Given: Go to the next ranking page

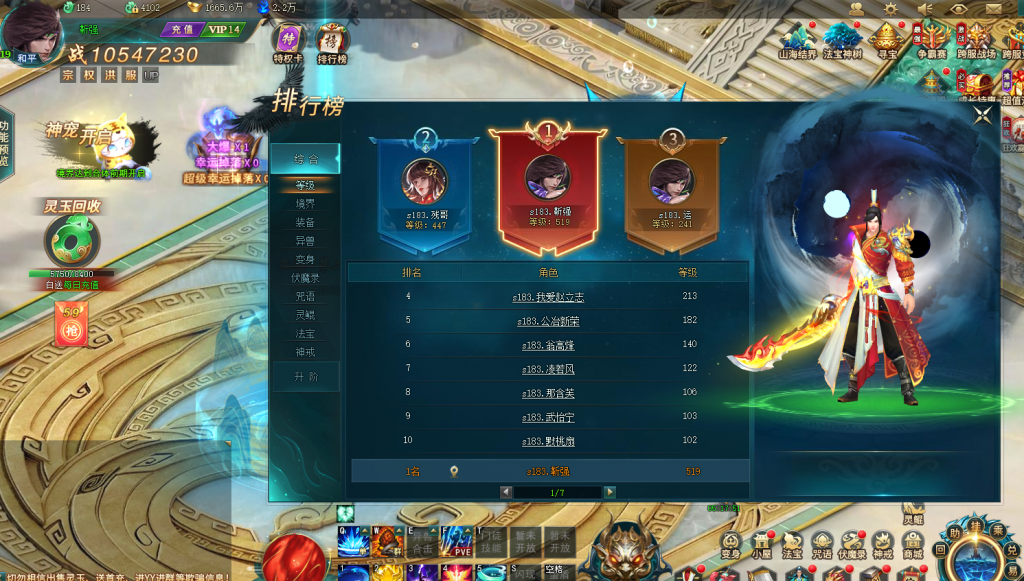Looking at the screenshot, I should [x=609, y=492].
